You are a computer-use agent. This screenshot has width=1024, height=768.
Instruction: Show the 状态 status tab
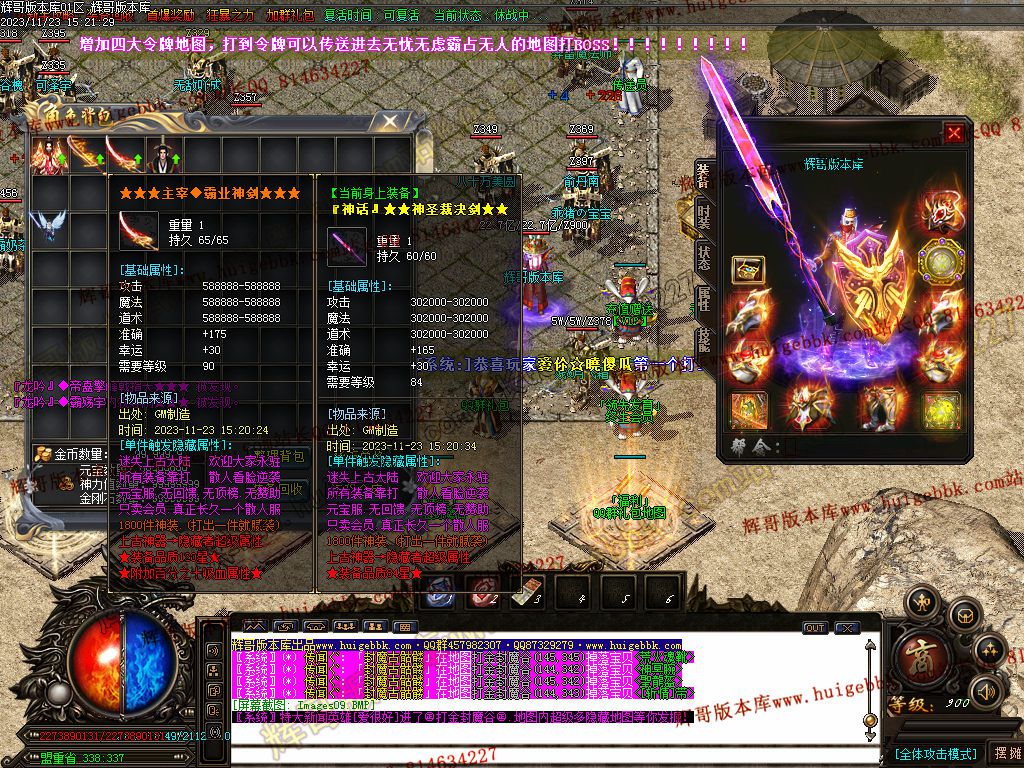(x=703, y=255)
